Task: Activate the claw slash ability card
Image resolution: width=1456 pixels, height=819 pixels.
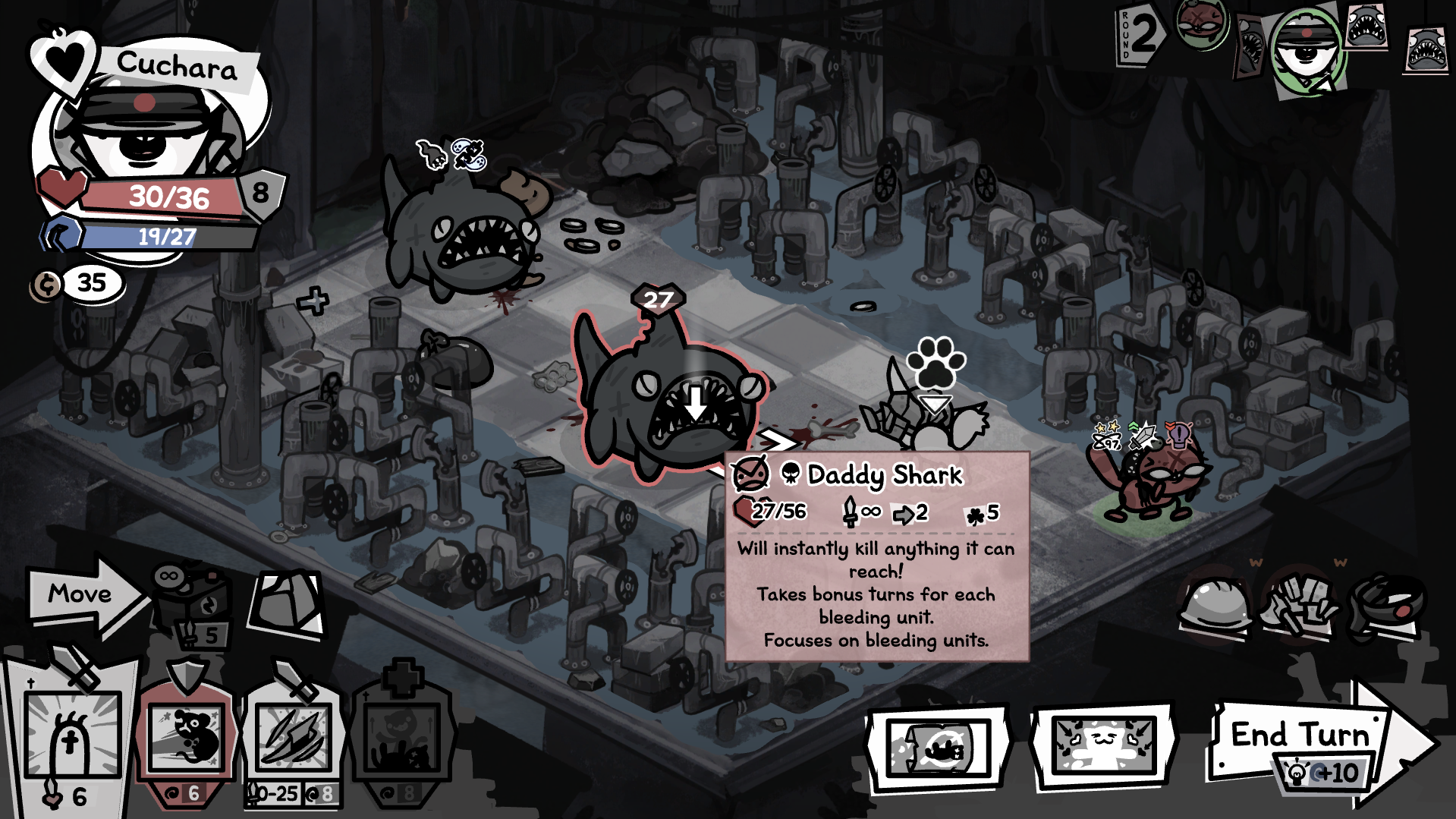Action: click(293, 736)
